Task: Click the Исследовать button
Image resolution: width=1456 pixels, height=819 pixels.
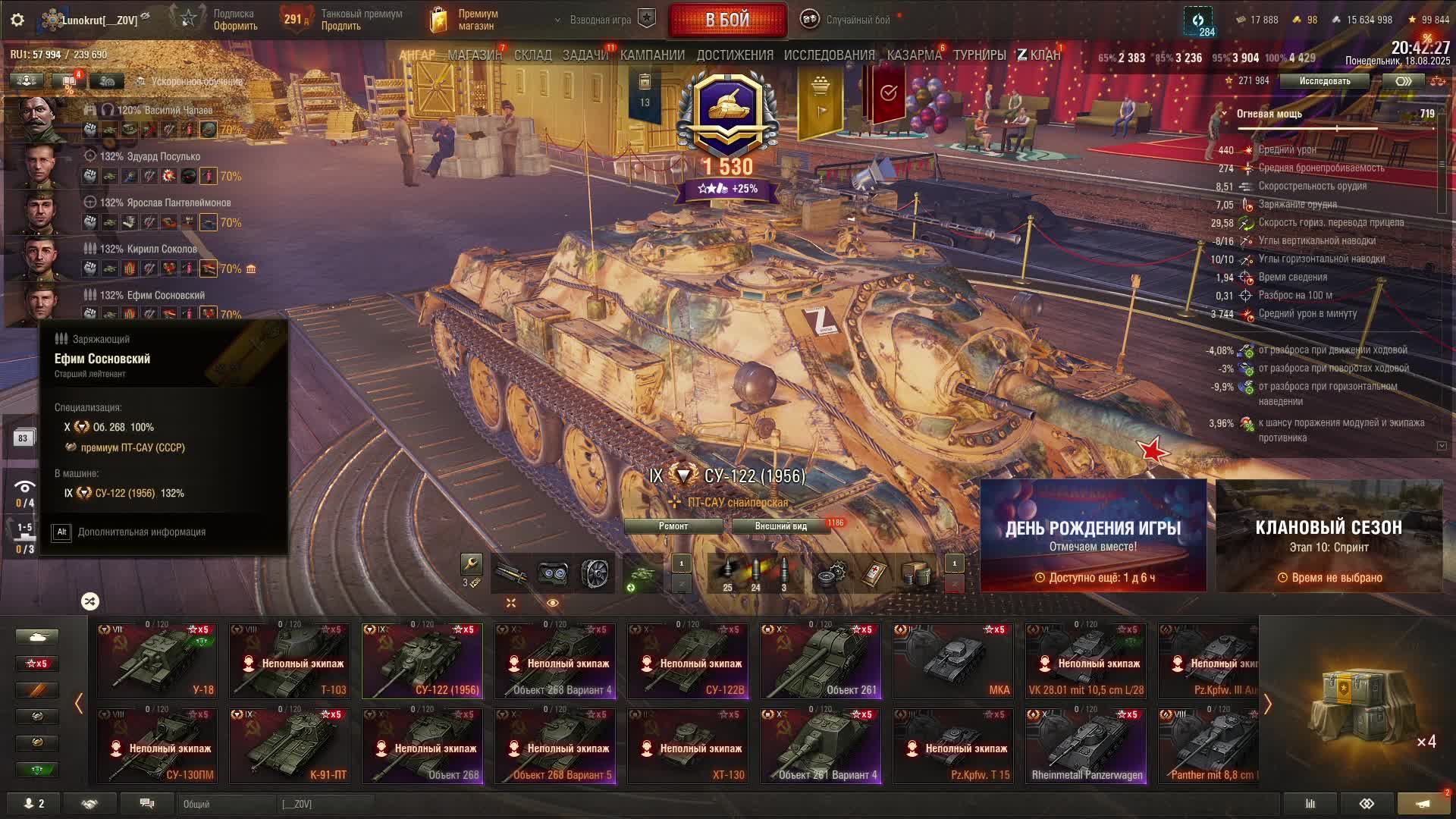Action: 1324,81
